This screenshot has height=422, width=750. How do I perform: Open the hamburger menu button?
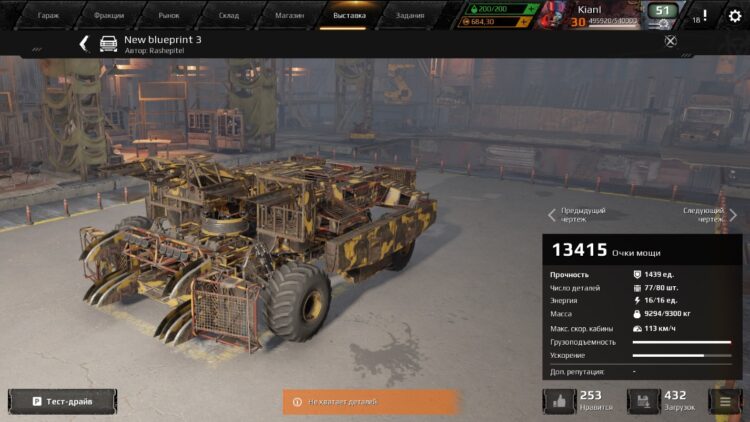pyautogui.click(x=725, y=401)
